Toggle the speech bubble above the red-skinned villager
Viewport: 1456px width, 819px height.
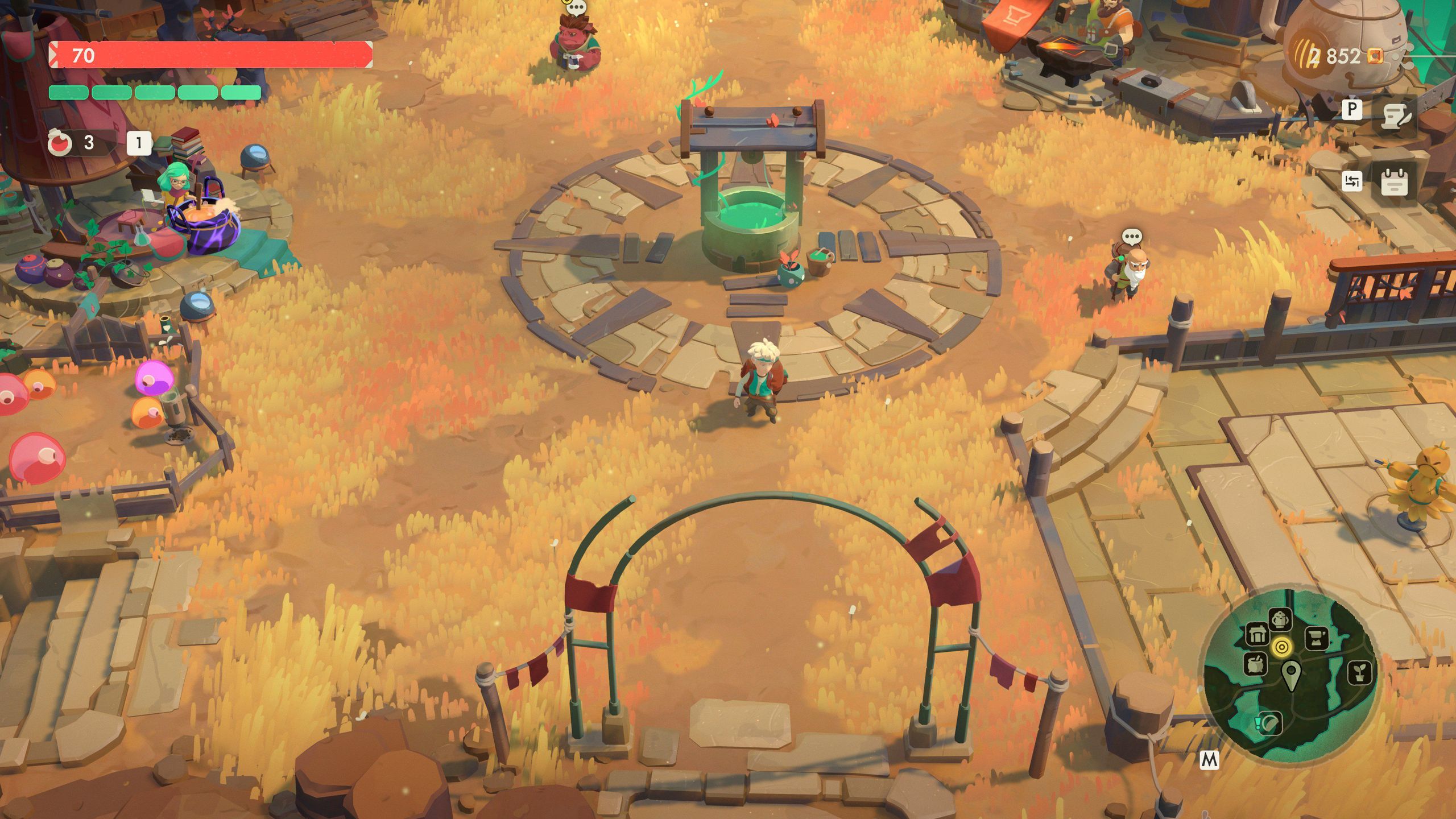pos(577,7)
